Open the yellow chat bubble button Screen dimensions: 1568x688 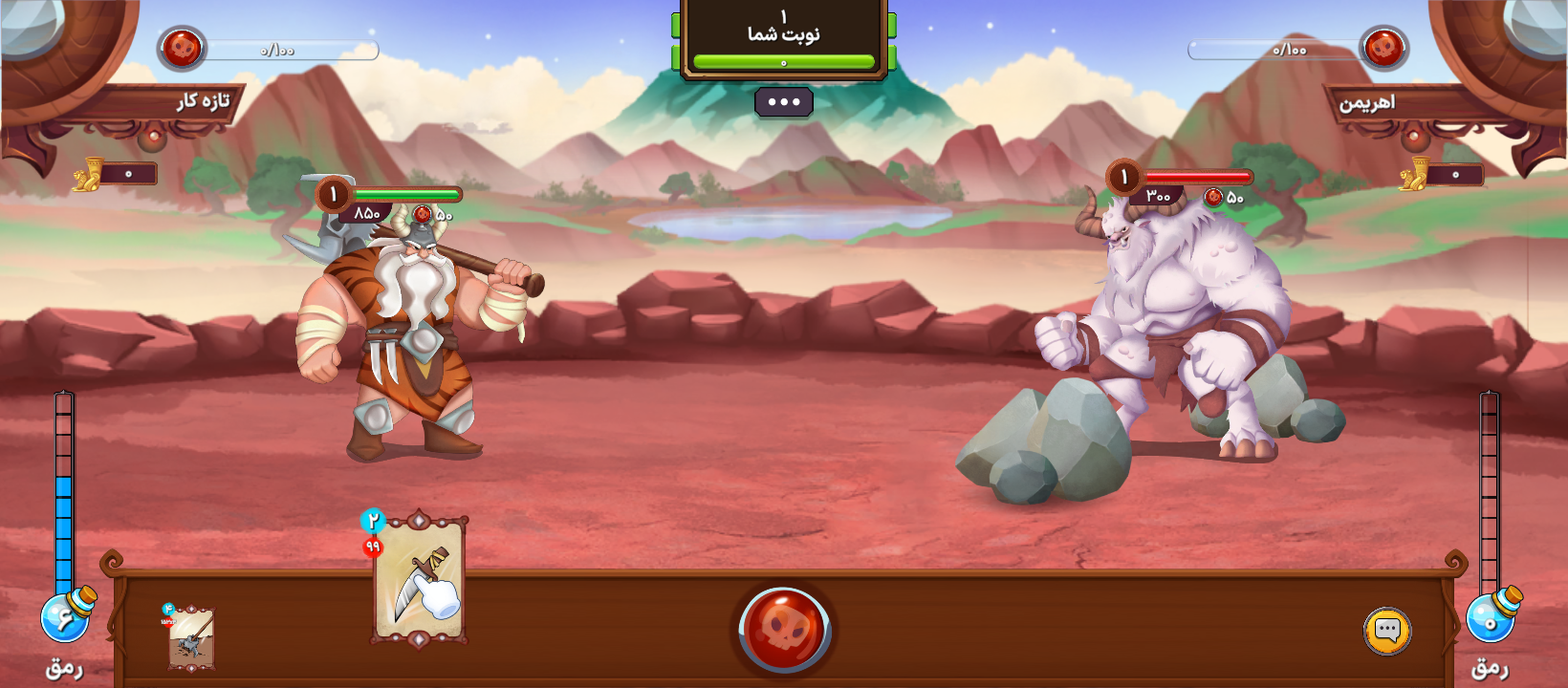tap(1386, 631)
